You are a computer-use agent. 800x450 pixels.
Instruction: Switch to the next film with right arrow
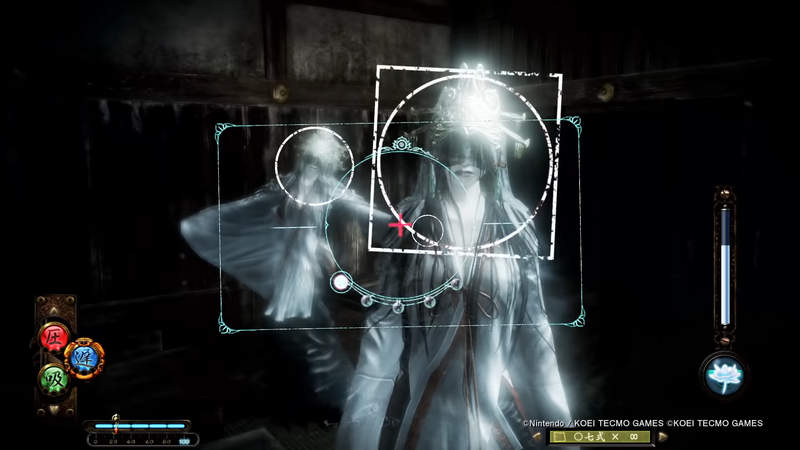(662, 437)
